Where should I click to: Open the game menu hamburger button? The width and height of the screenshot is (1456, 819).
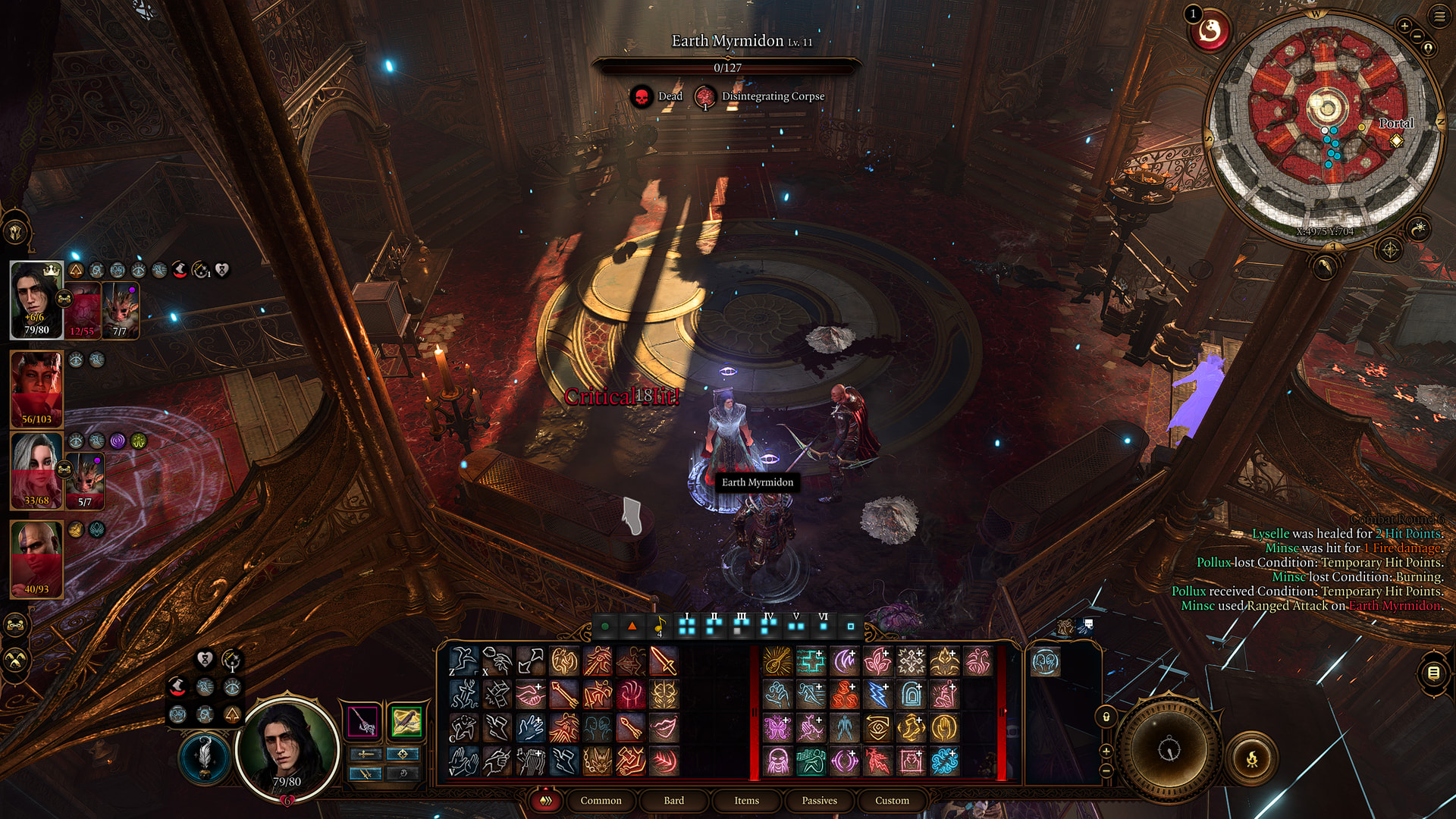point(1439,16)
